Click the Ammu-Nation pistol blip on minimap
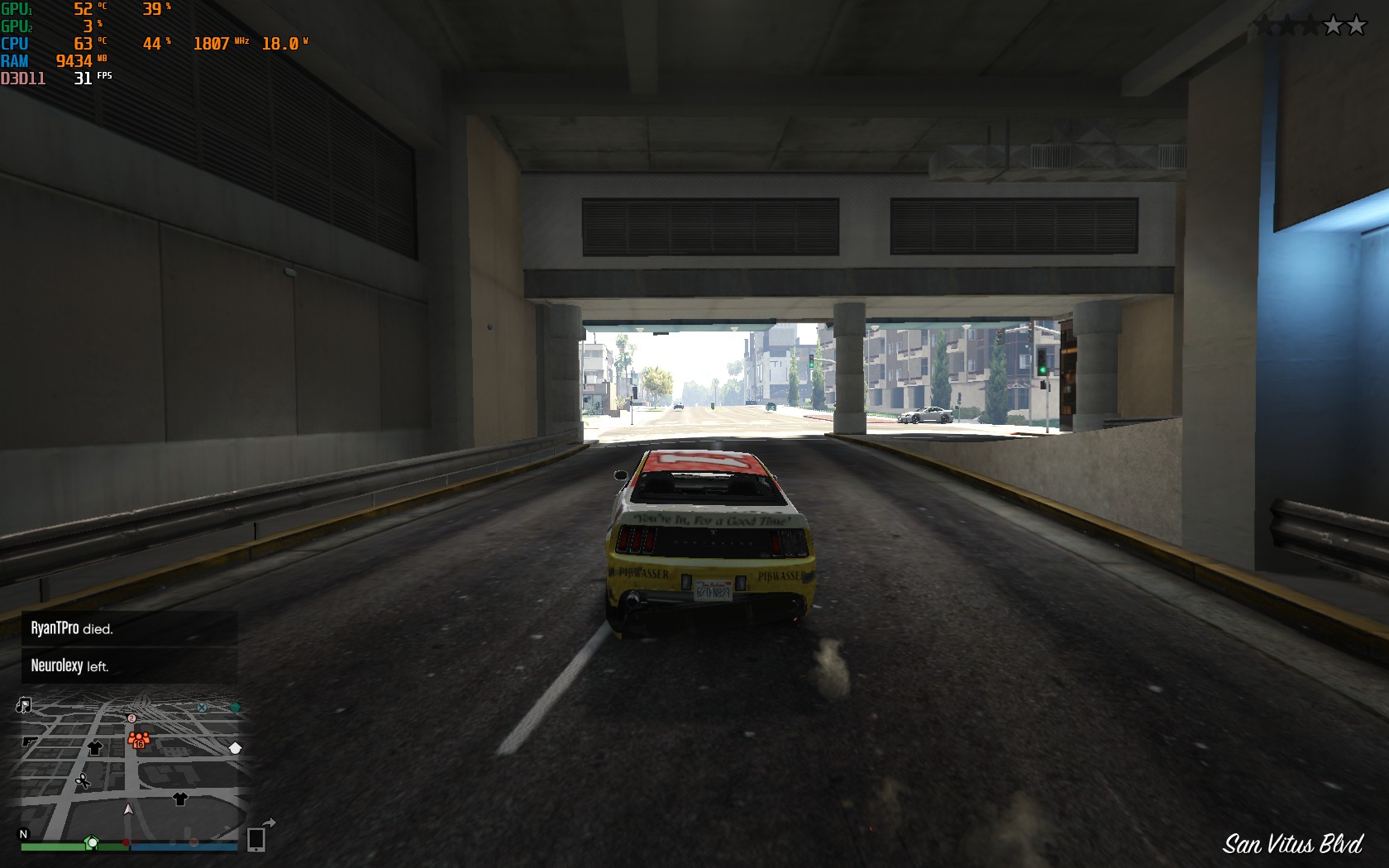Screen dimensions: 1389x868 (30, 742)
